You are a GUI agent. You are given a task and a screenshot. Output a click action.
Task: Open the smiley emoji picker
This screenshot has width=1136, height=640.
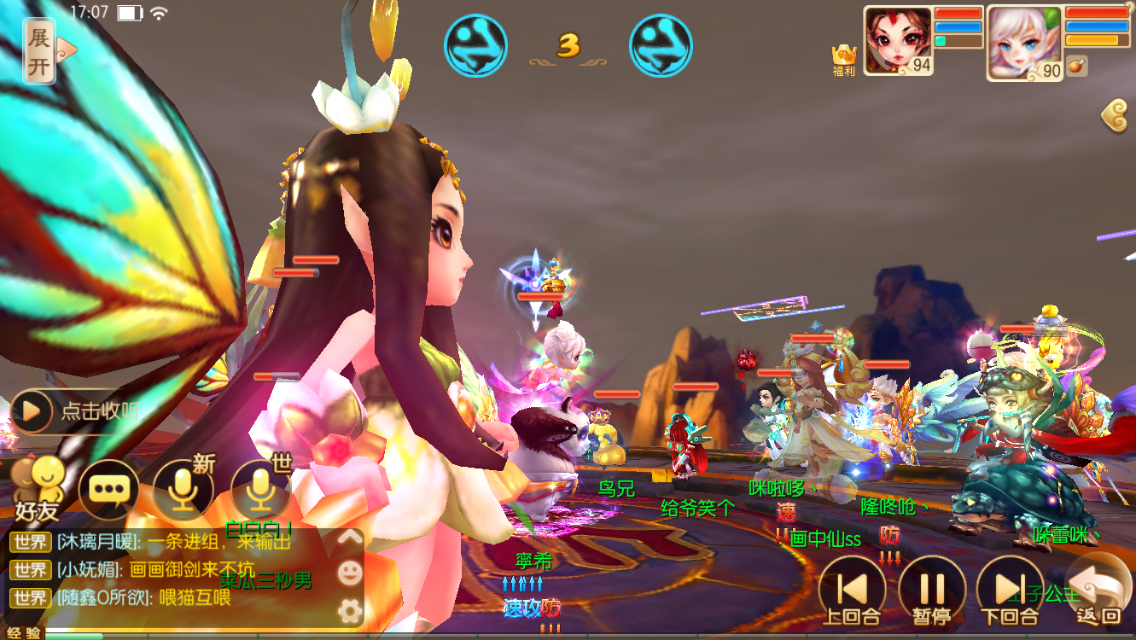[x=349, y=573]
